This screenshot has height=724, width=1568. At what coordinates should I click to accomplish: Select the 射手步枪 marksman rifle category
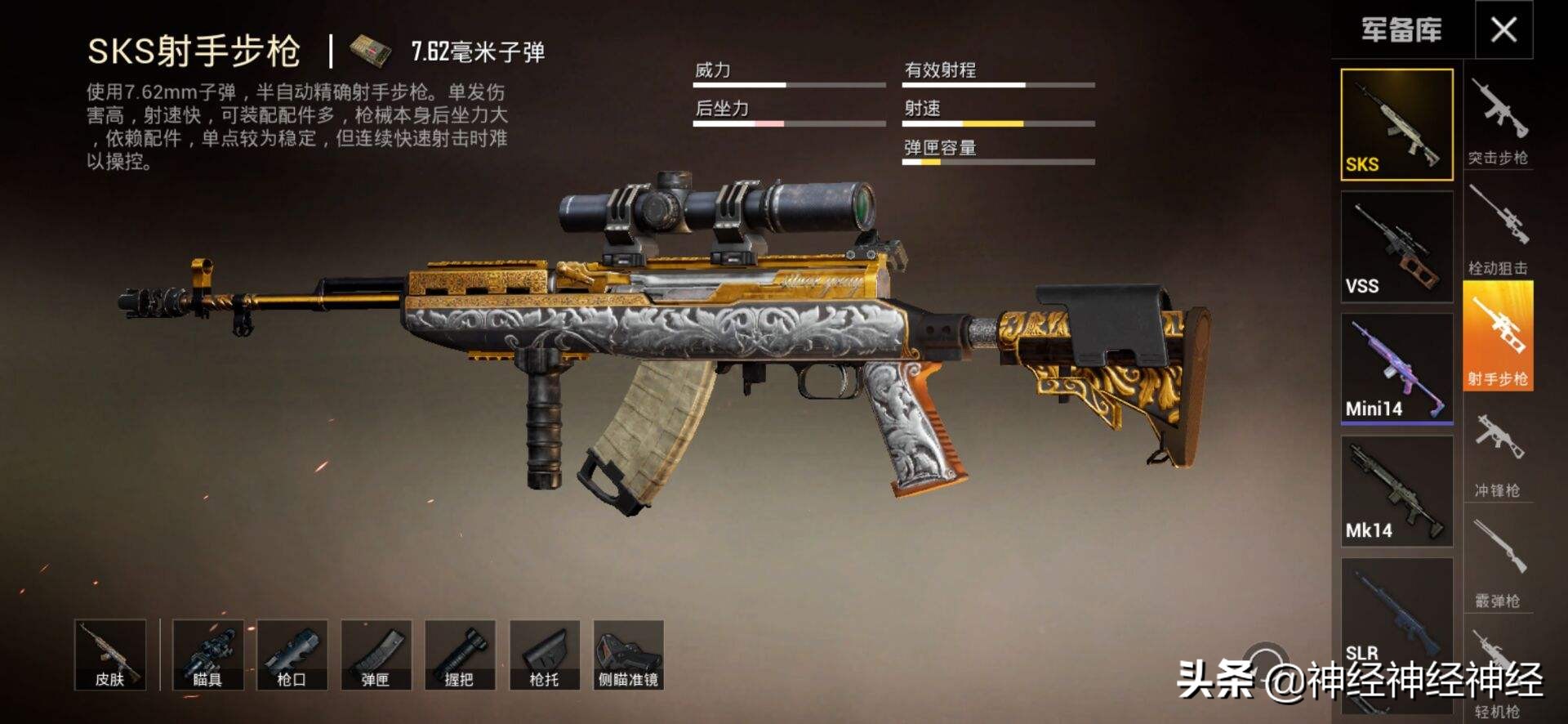coord(1498,336)
